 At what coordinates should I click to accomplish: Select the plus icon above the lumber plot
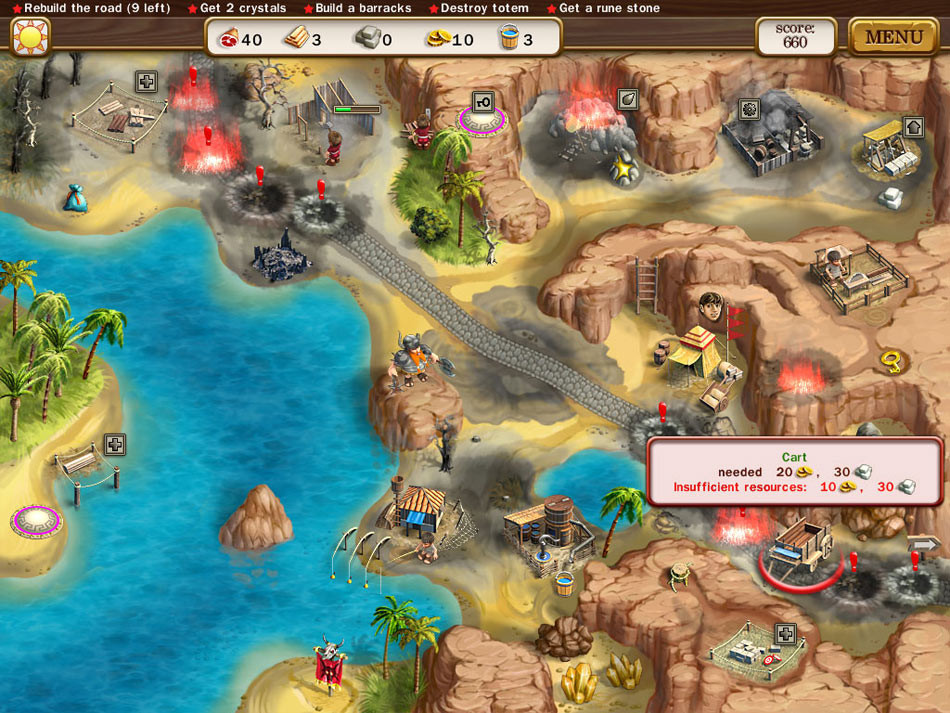[x=147, y=82]
